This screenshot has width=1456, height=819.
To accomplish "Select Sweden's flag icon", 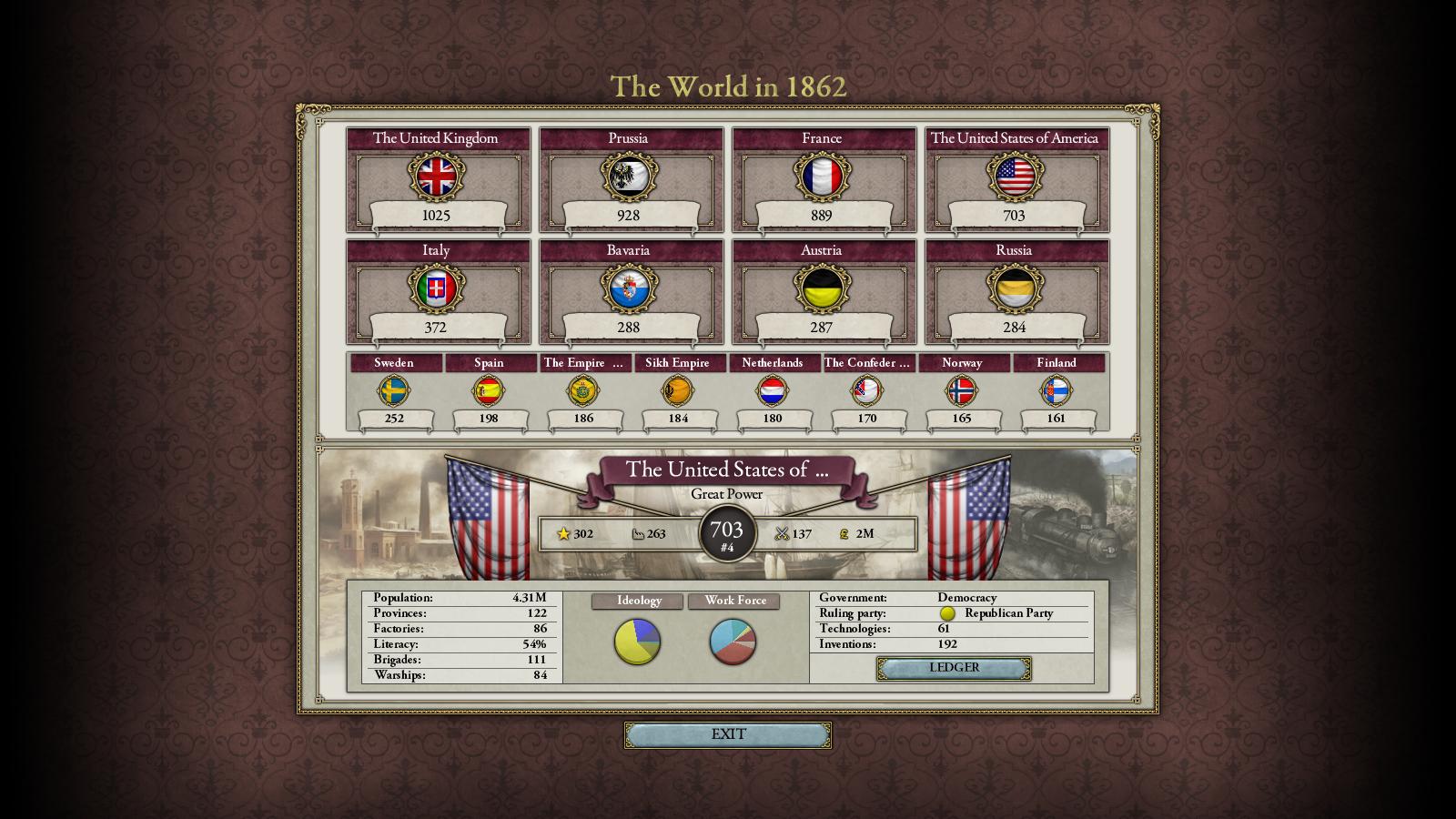I will [x=394, y=391].
